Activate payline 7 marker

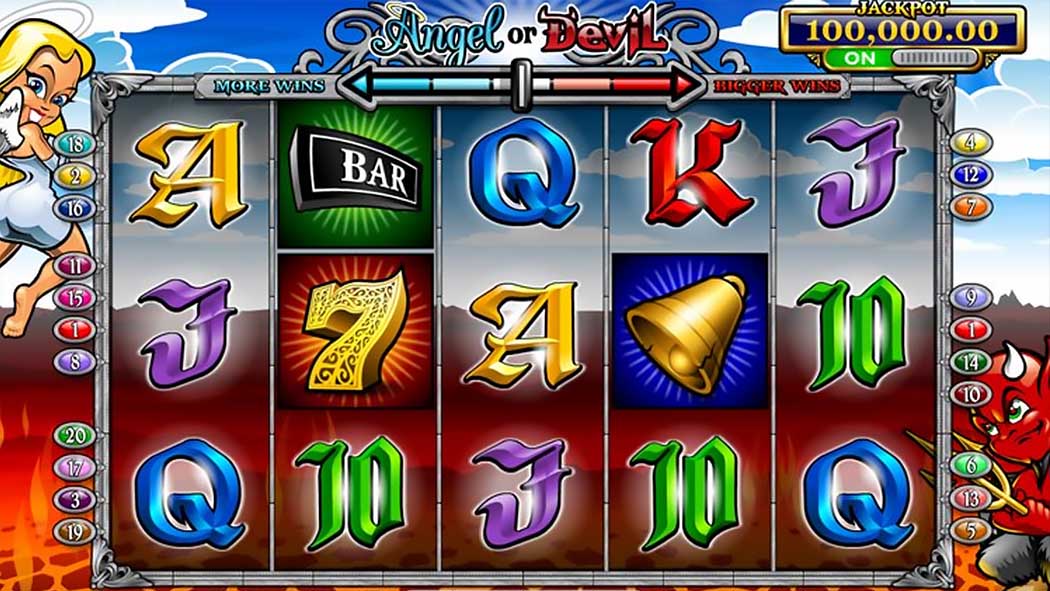tap(971, 207)
